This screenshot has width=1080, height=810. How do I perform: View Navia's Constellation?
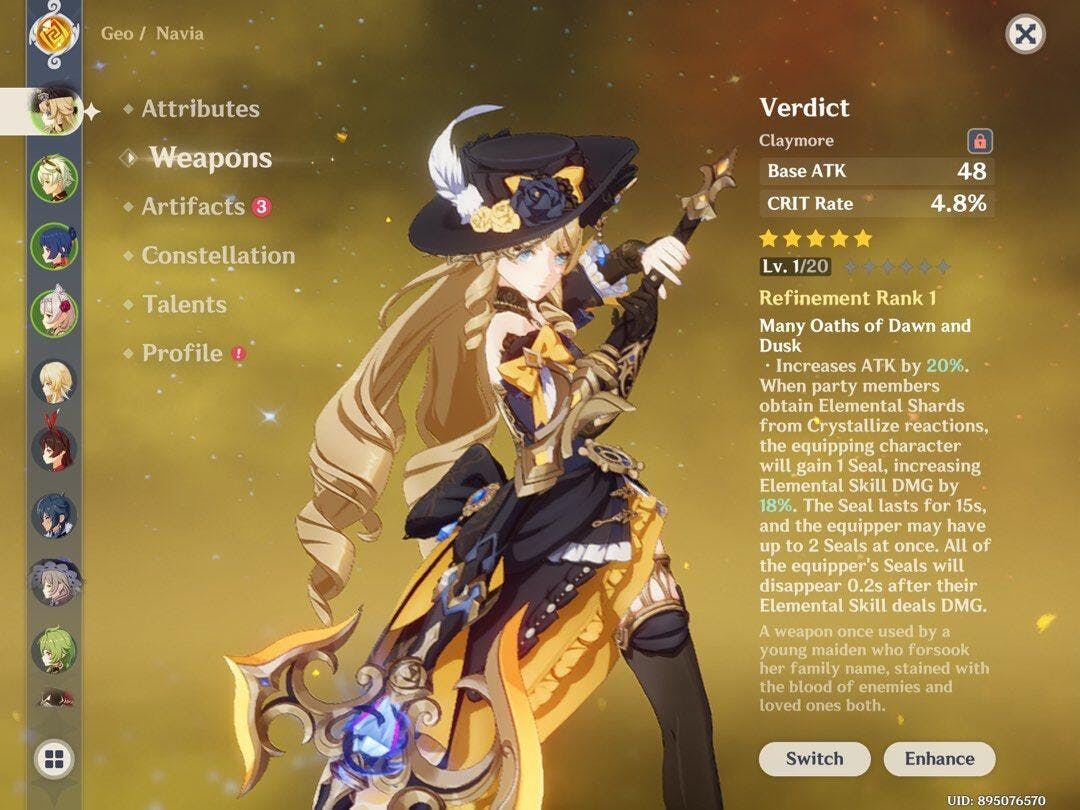click(x=218, y=255)
